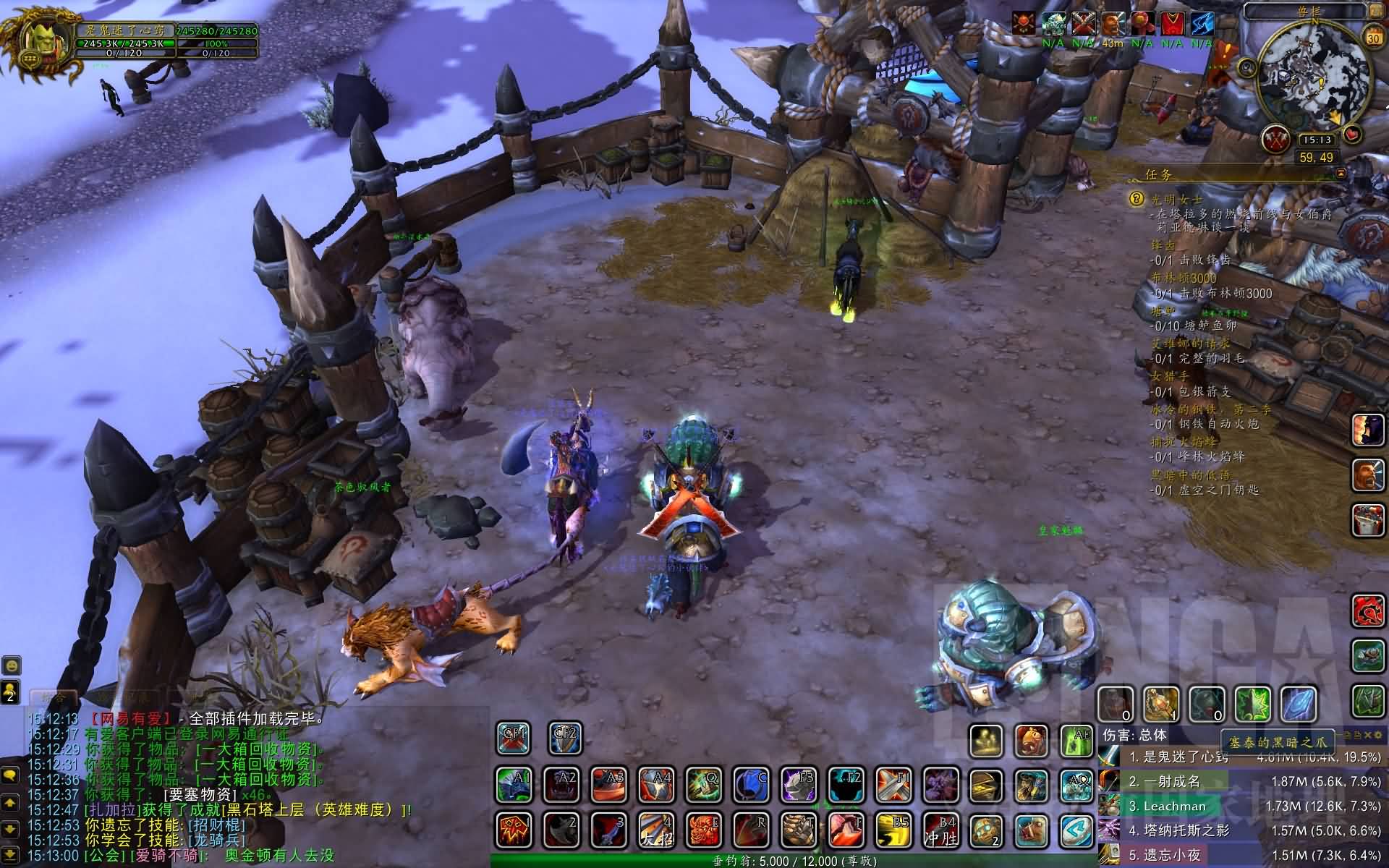Click the yellow charge ability labeled B5
Screen dimensions: 1389x868
(893, 830)
